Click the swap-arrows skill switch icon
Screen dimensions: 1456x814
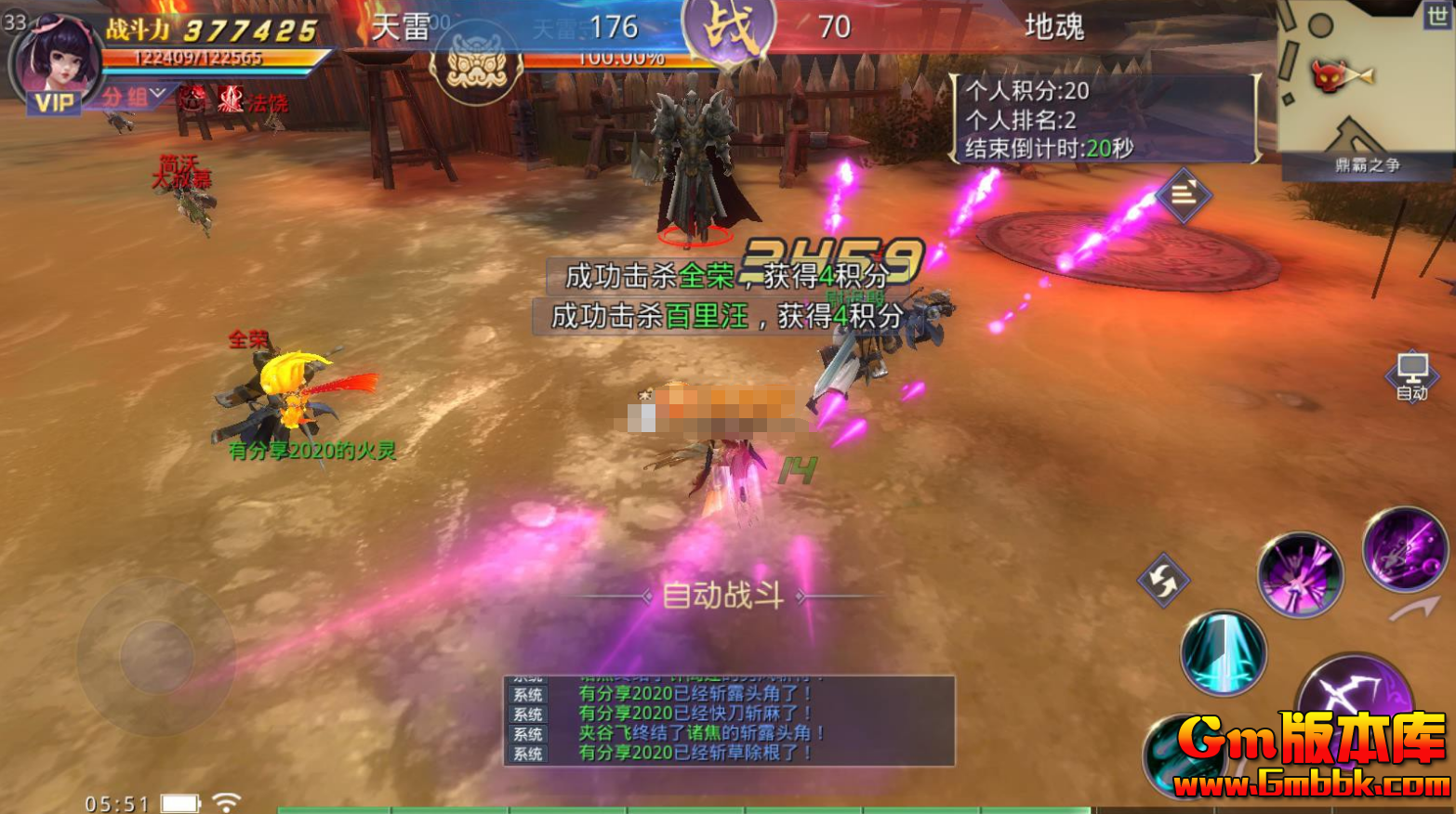[x=1162, y=580]
